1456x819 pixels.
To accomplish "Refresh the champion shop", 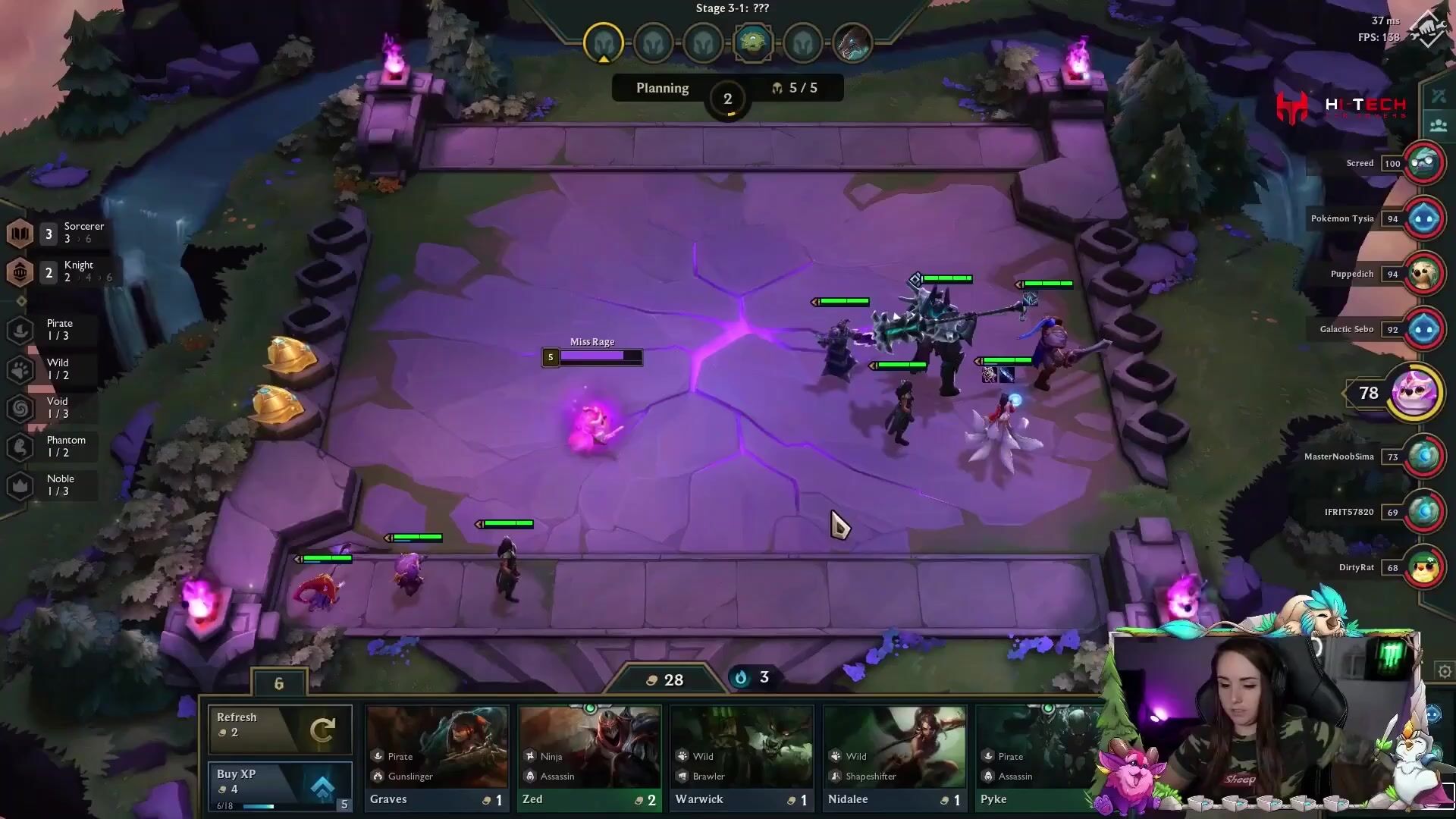I will point(280,728).
